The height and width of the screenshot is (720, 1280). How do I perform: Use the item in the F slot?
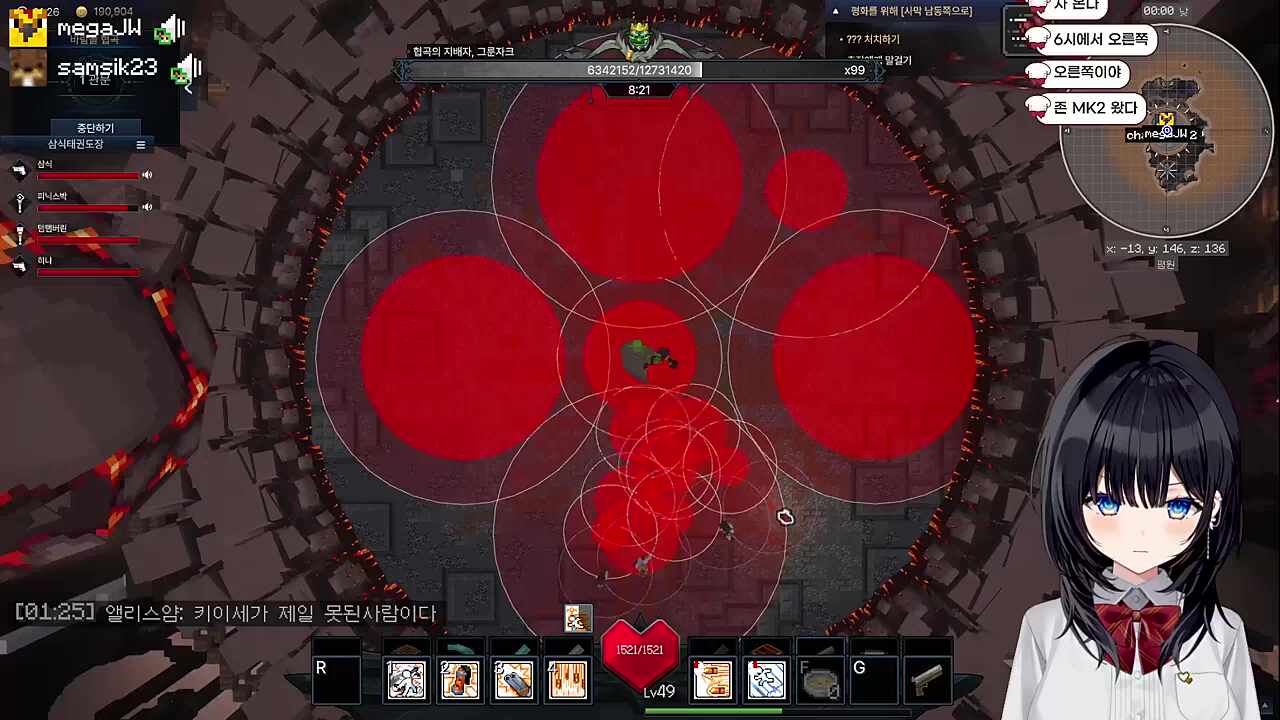pos(820,680)
